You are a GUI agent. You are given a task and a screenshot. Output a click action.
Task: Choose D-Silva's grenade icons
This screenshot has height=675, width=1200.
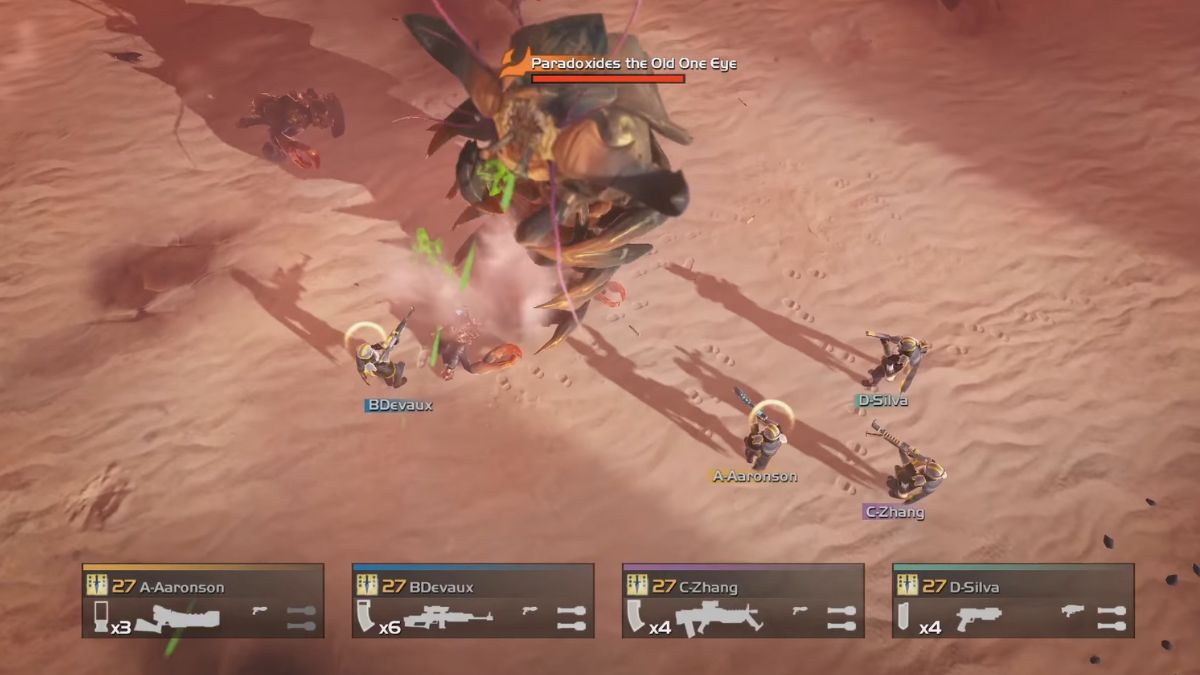pos(1112,618)
